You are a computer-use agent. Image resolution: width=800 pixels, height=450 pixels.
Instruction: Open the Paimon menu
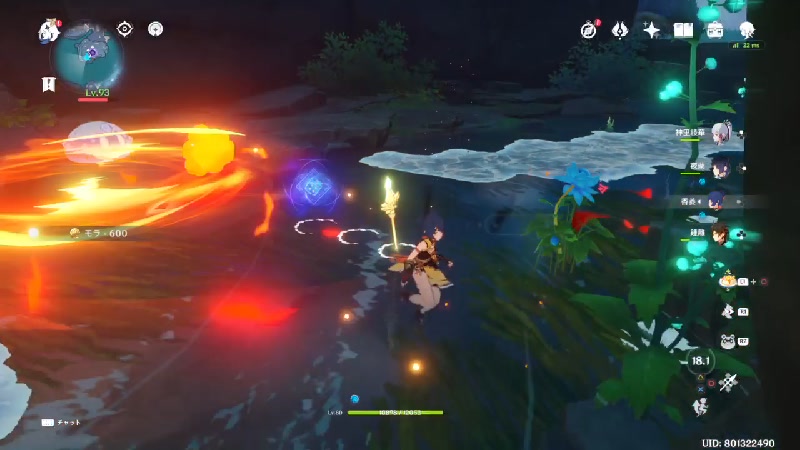click(x=49, y=32)
